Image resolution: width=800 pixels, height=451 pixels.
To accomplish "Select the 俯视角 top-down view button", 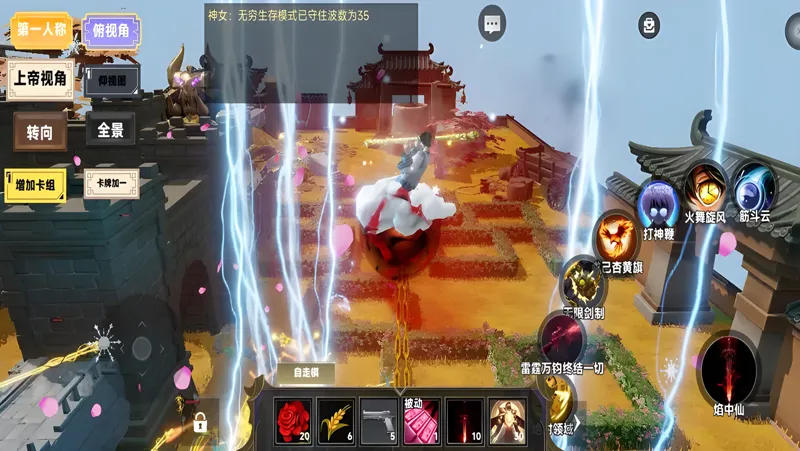I will (111, 31).
